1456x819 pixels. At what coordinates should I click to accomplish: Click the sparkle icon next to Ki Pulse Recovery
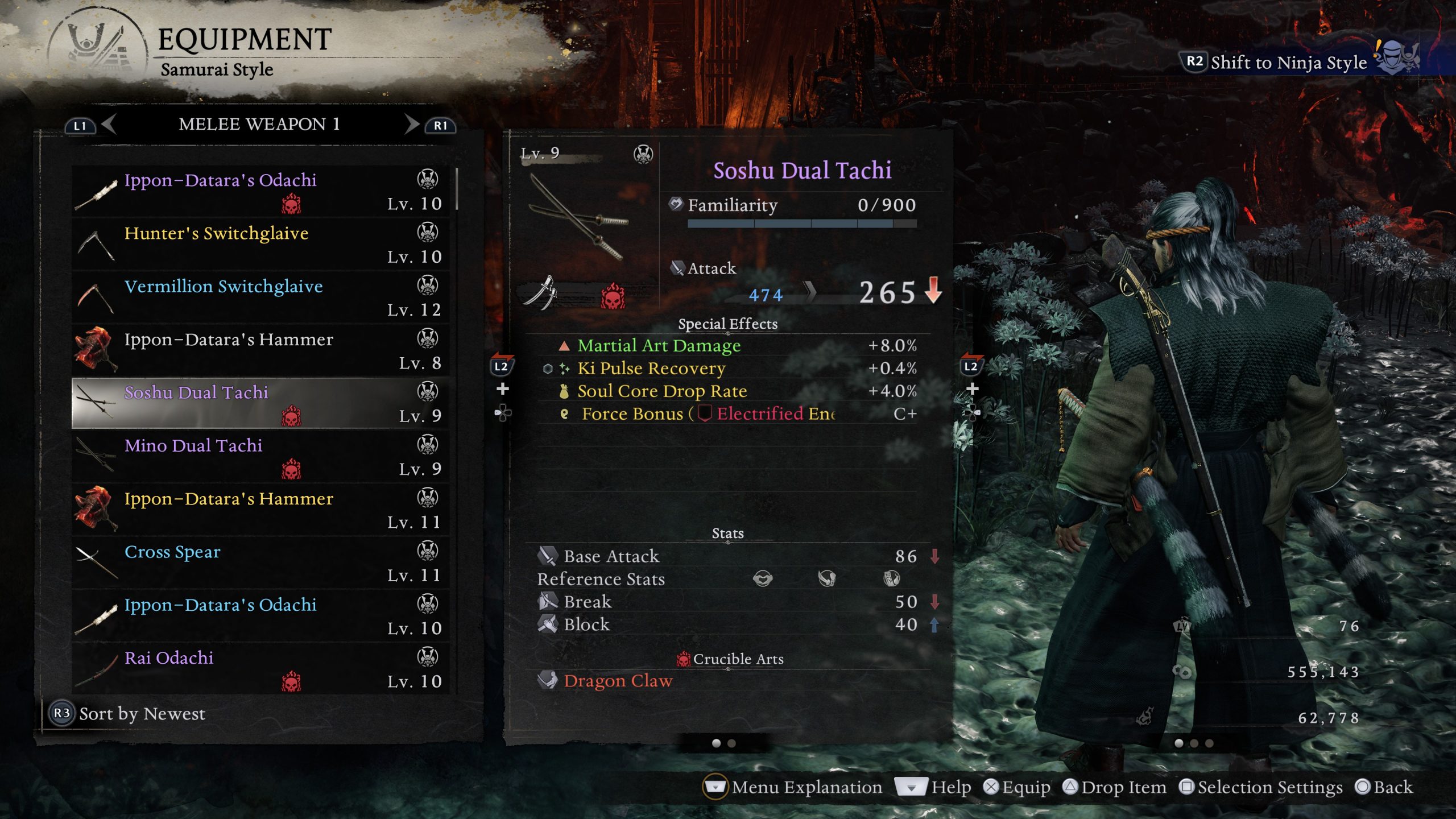click(565, 368)
